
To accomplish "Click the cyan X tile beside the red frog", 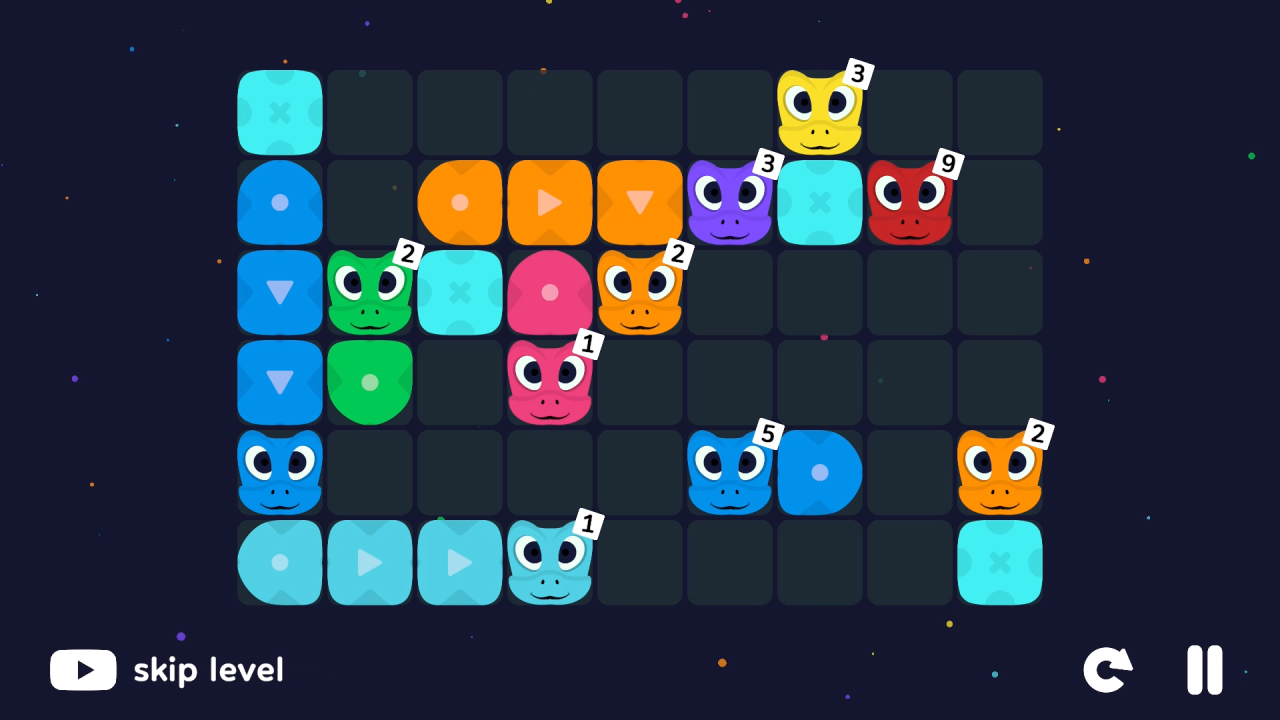I will click(820, 203).
